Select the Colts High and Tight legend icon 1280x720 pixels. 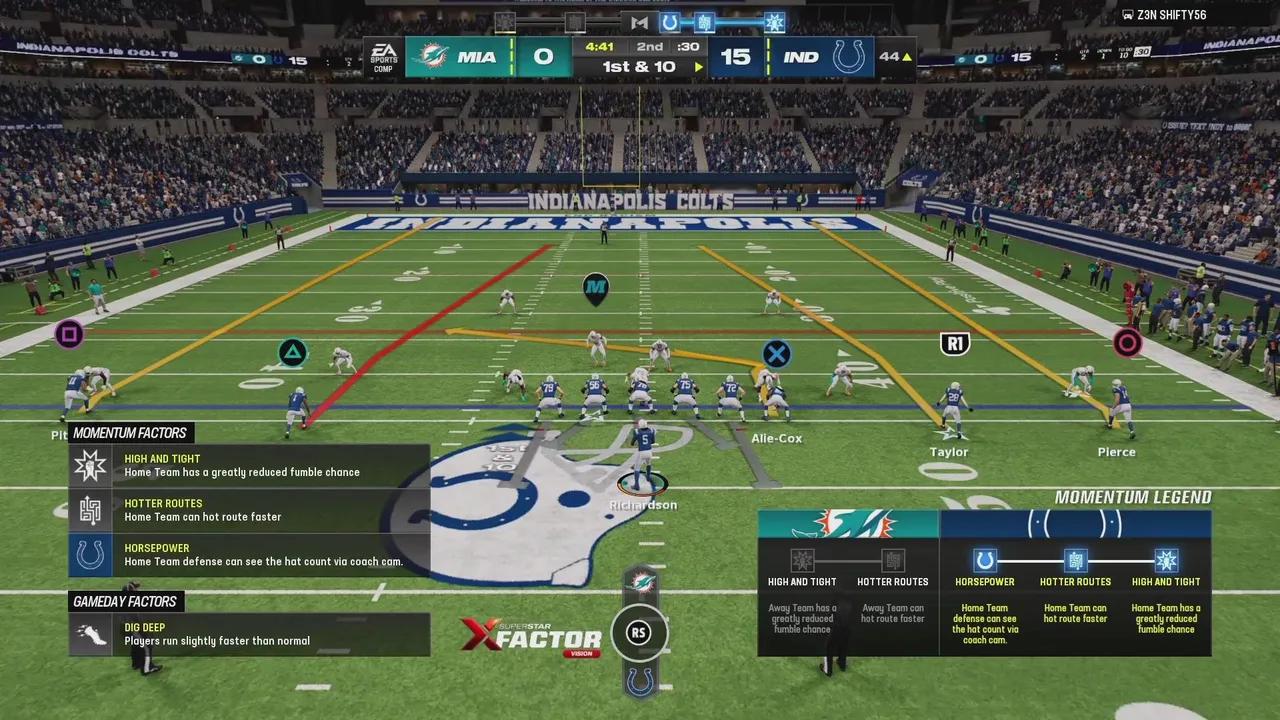tap(1166, 560)
